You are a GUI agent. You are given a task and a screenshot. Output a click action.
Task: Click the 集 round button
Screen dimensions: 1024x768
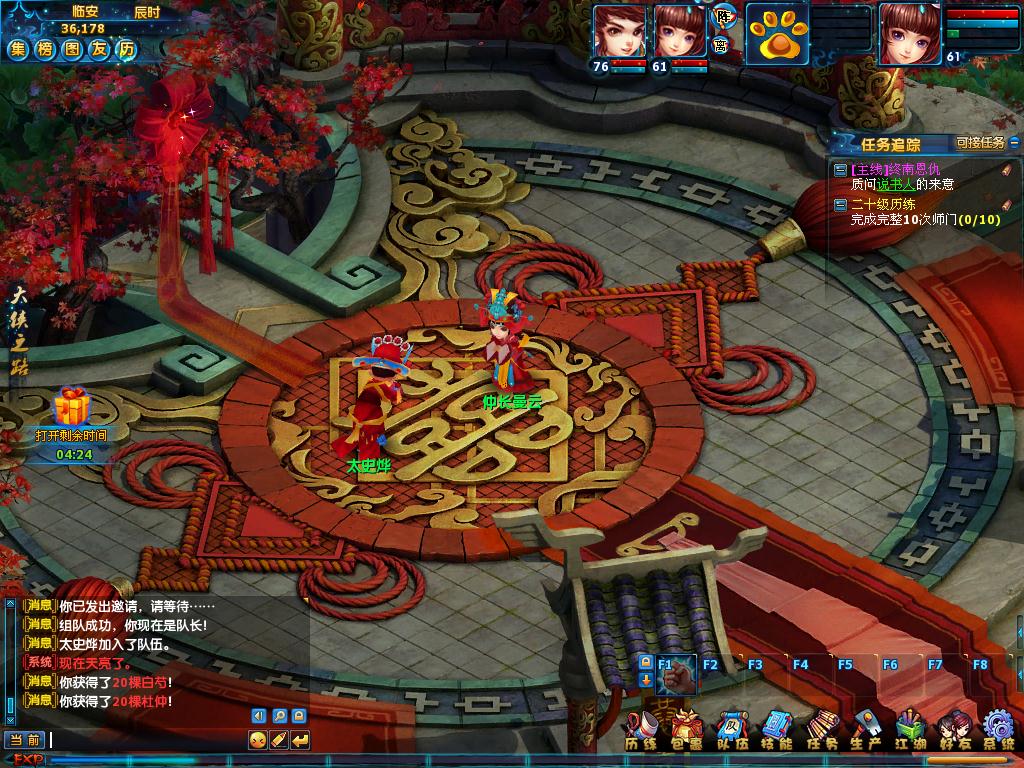pos(19,50)
